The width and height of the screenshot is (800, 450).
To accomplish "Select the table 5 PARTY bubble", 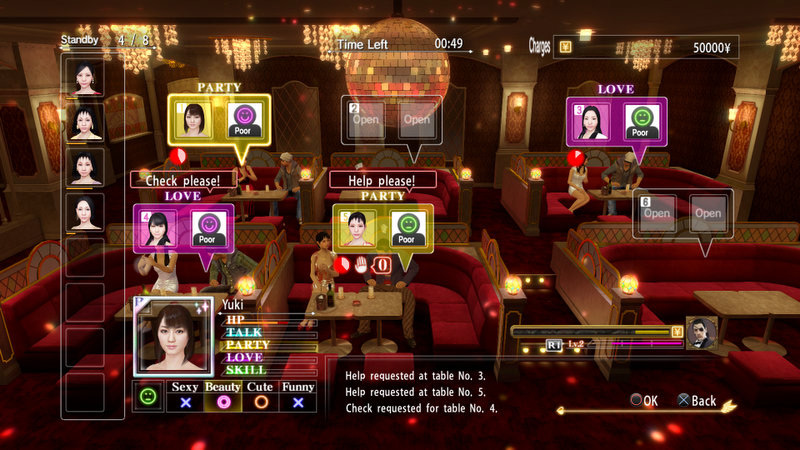I will [x=382, y=227].
